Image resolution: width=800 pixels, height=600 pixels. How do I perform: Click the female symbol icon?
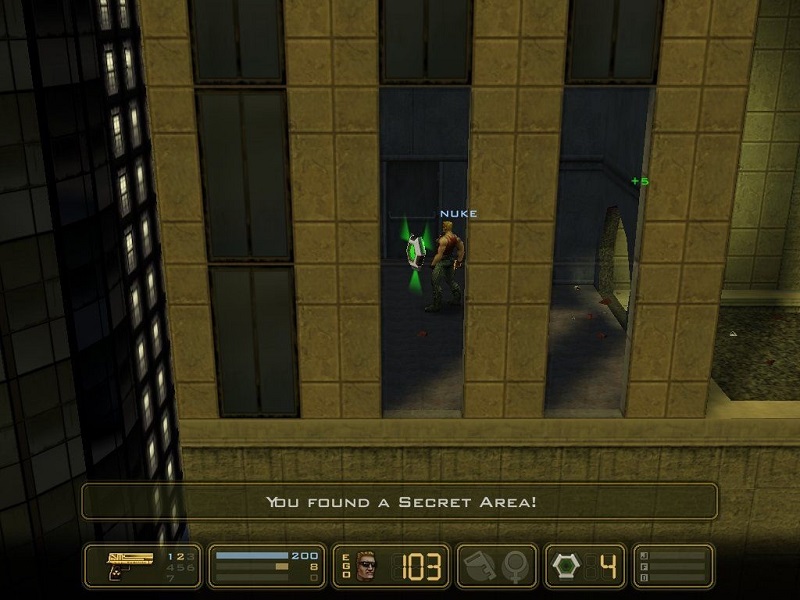point(515,567)
